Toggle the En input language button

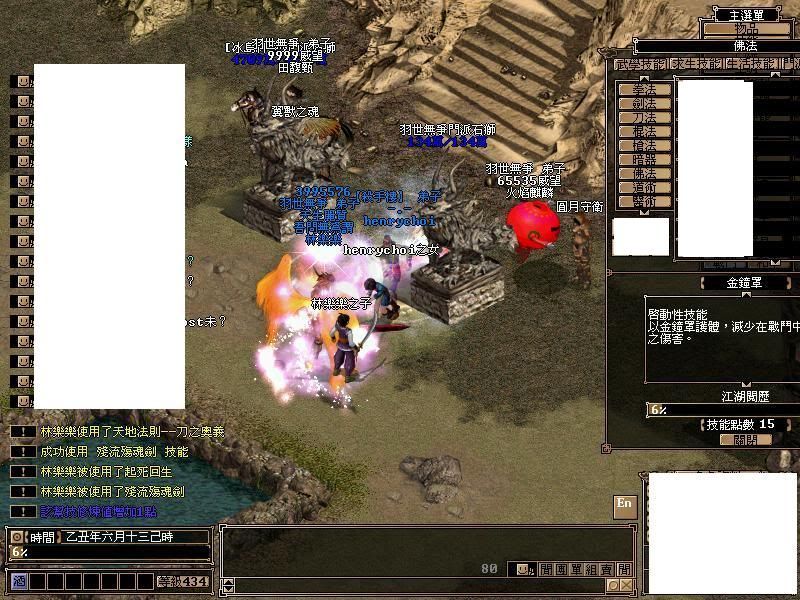click(625, 505)
